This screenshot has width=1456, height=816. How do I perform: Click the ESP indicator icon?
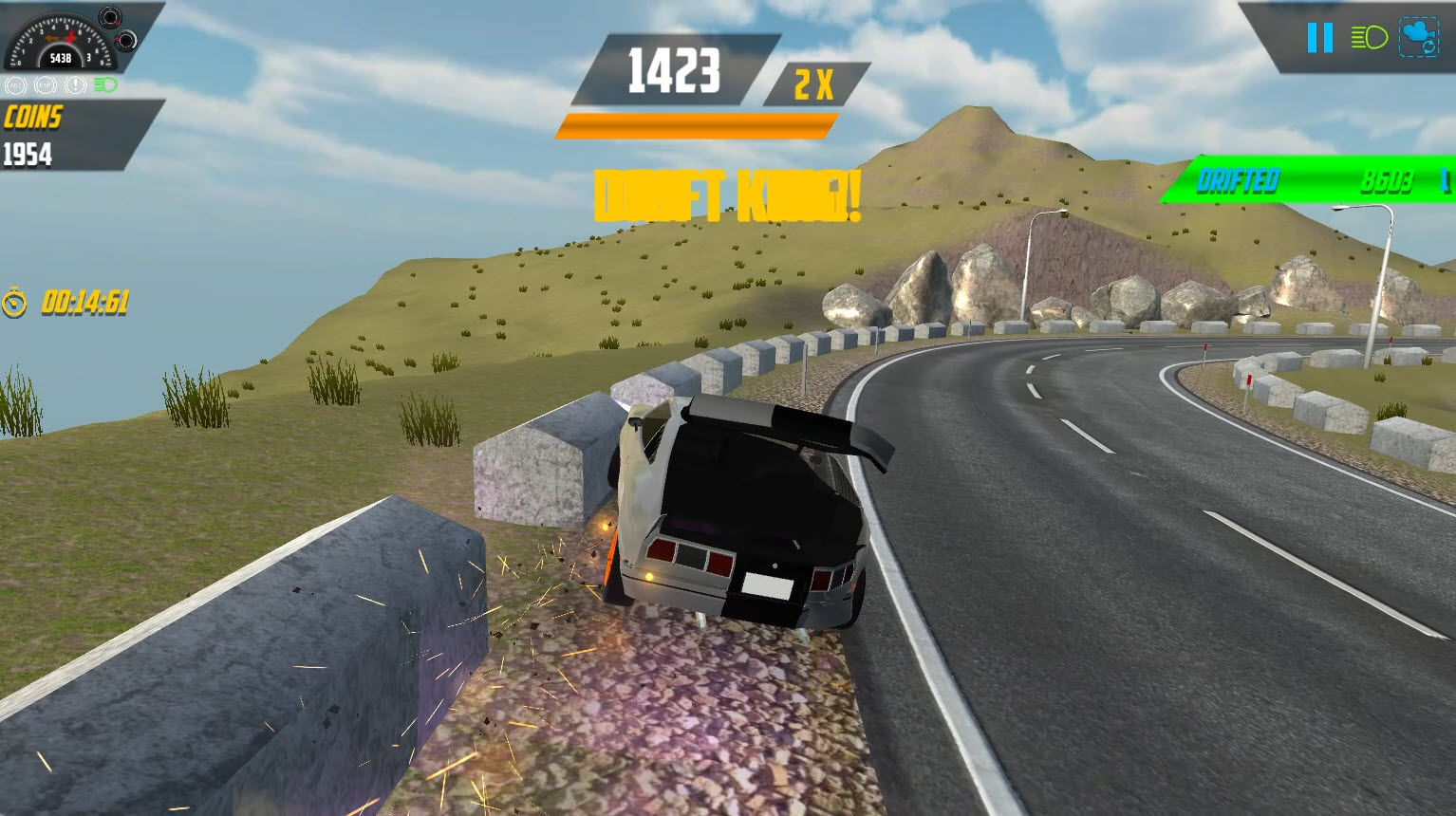pos(44,85)
